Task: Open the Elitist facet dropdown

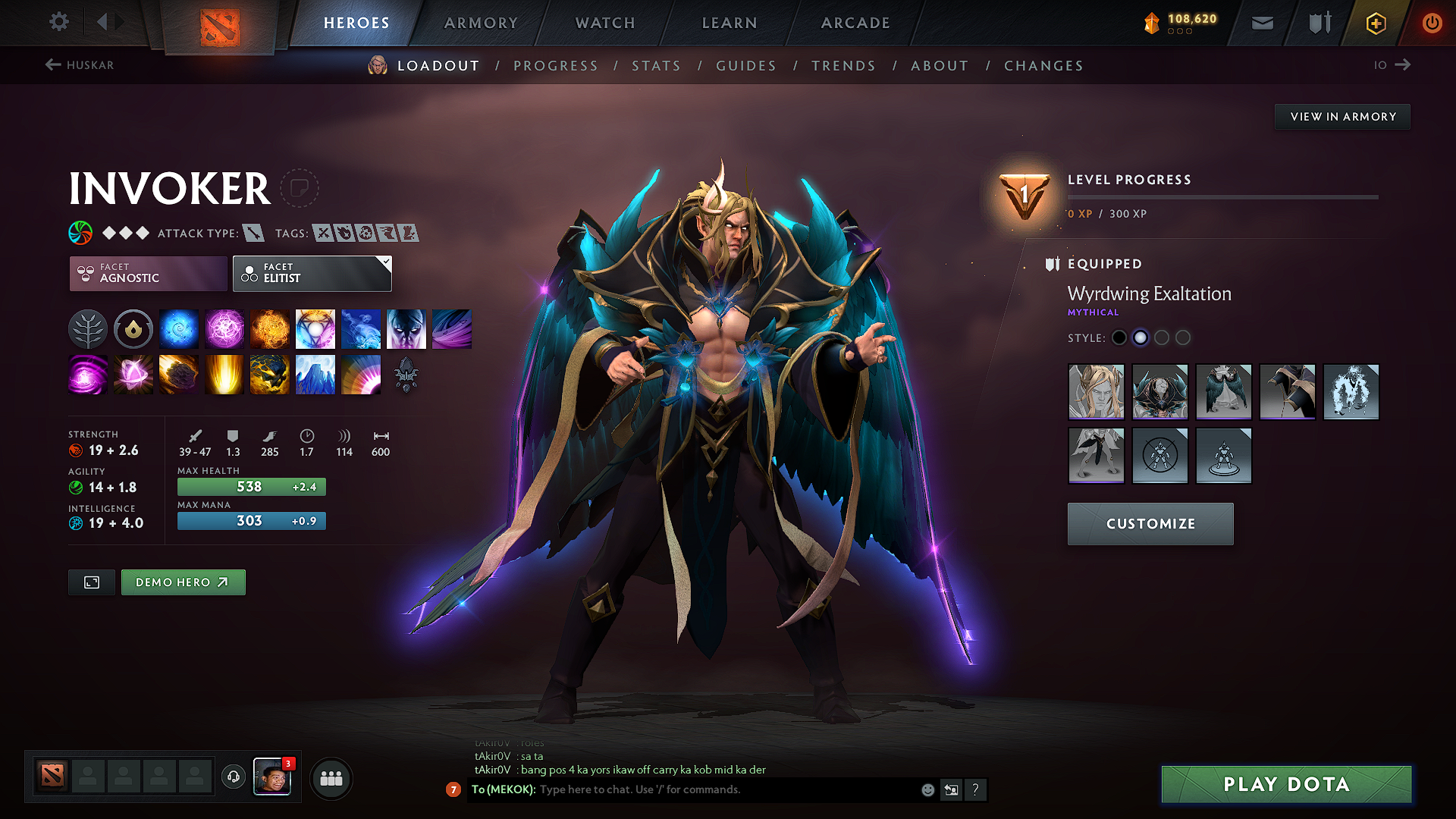Action: [x=311, y=273]
